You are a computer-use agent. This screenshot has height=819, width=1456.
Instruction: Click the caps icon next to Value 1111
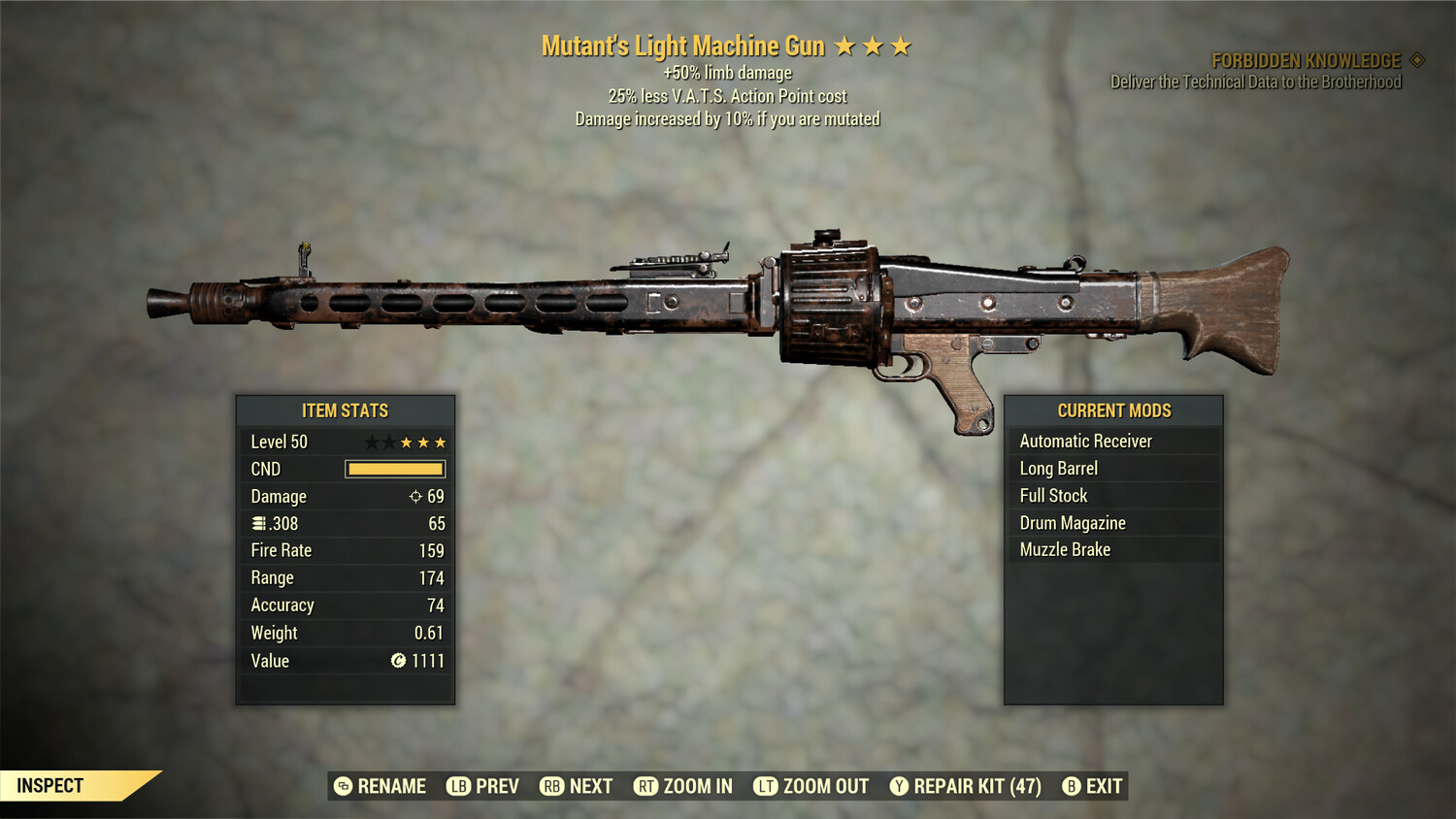399,661
